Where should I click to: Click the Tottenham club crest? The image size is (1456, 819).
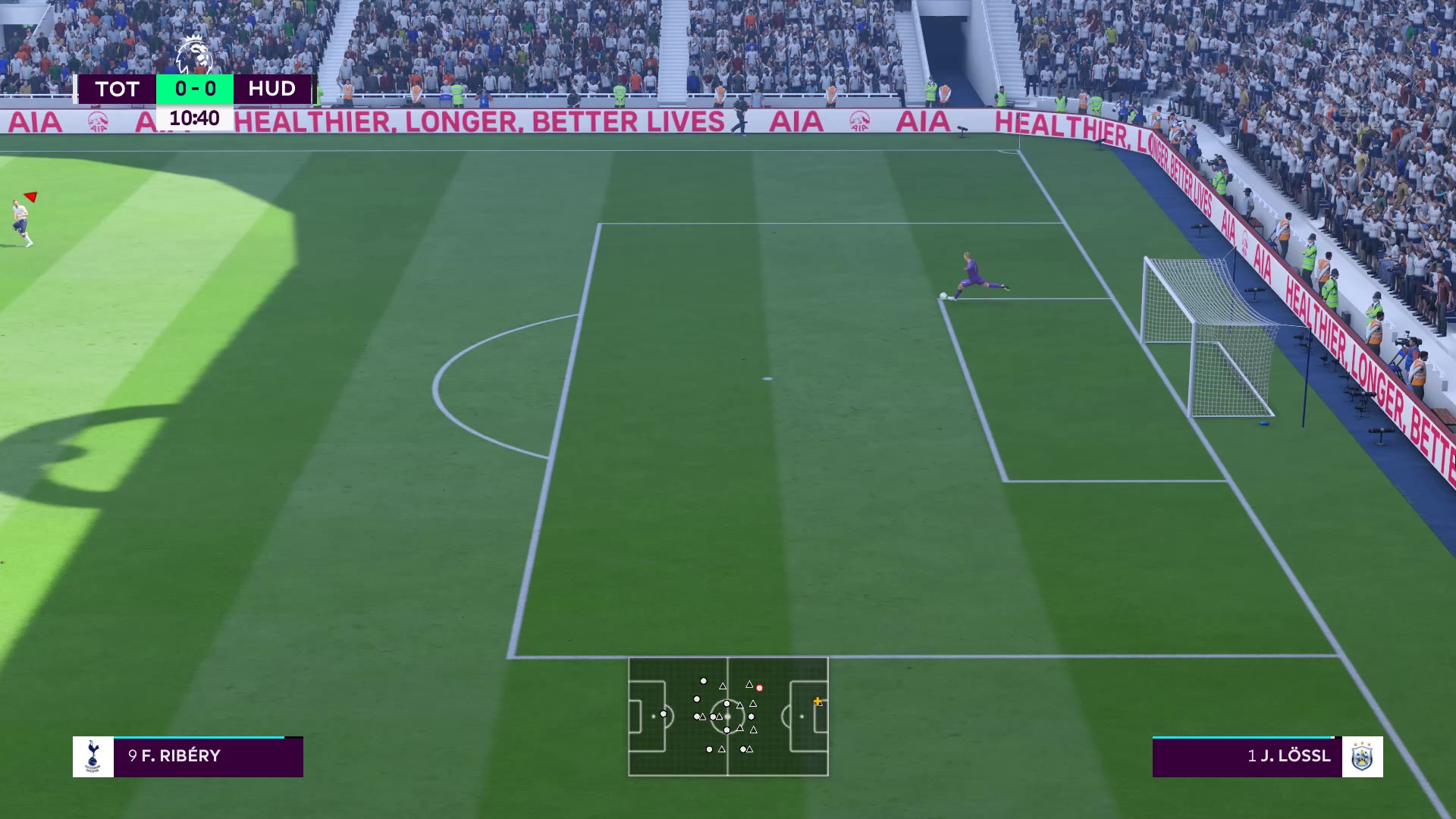coord(93,756)
